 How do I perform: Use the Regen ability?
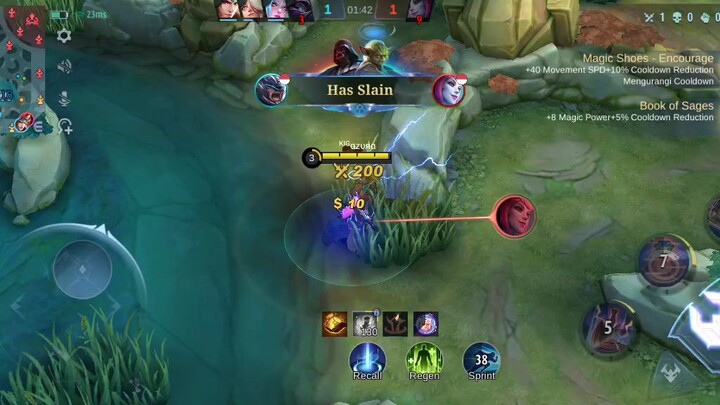[424, 359]
